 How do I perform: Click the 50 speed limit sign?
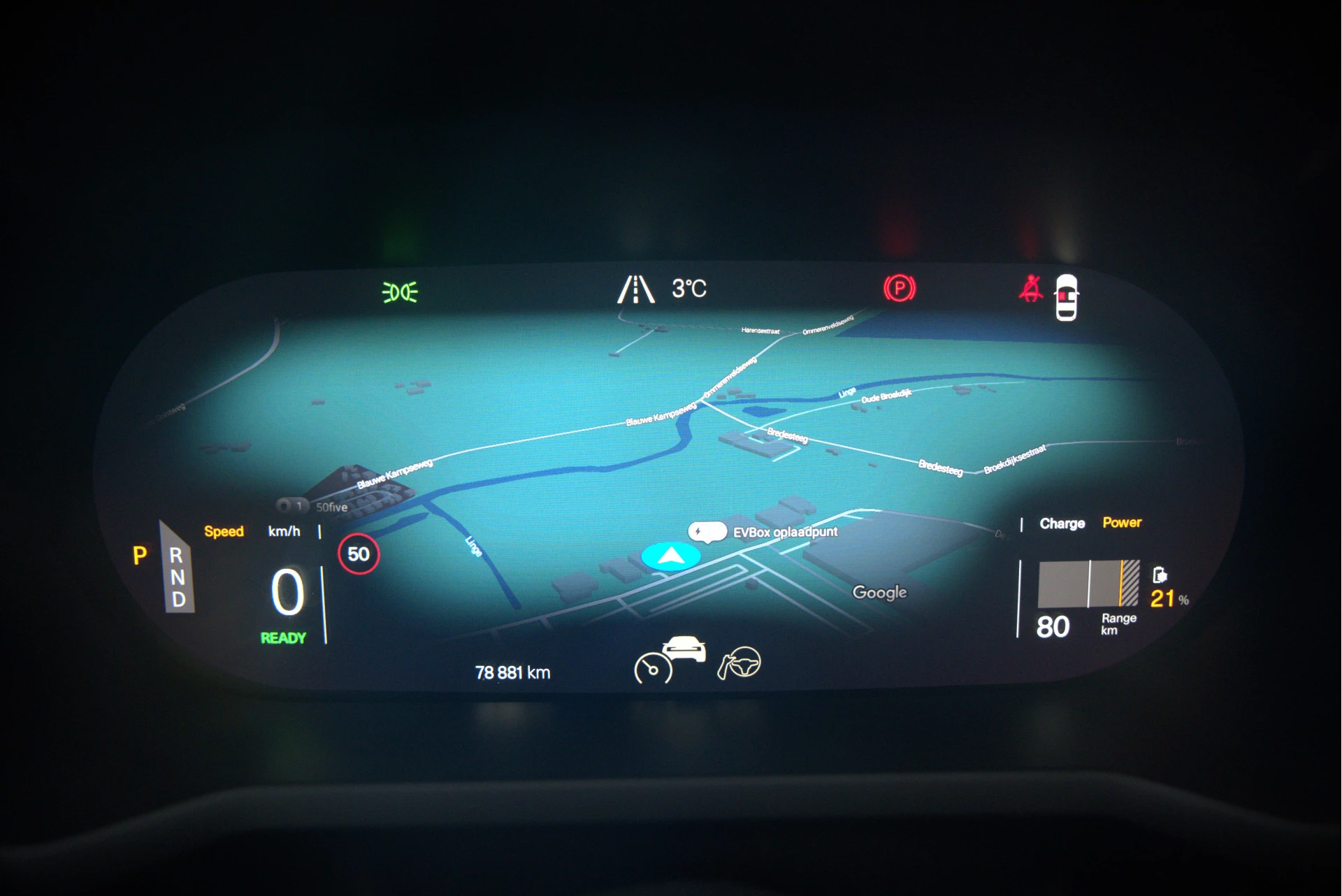click(x=360, y=554)
